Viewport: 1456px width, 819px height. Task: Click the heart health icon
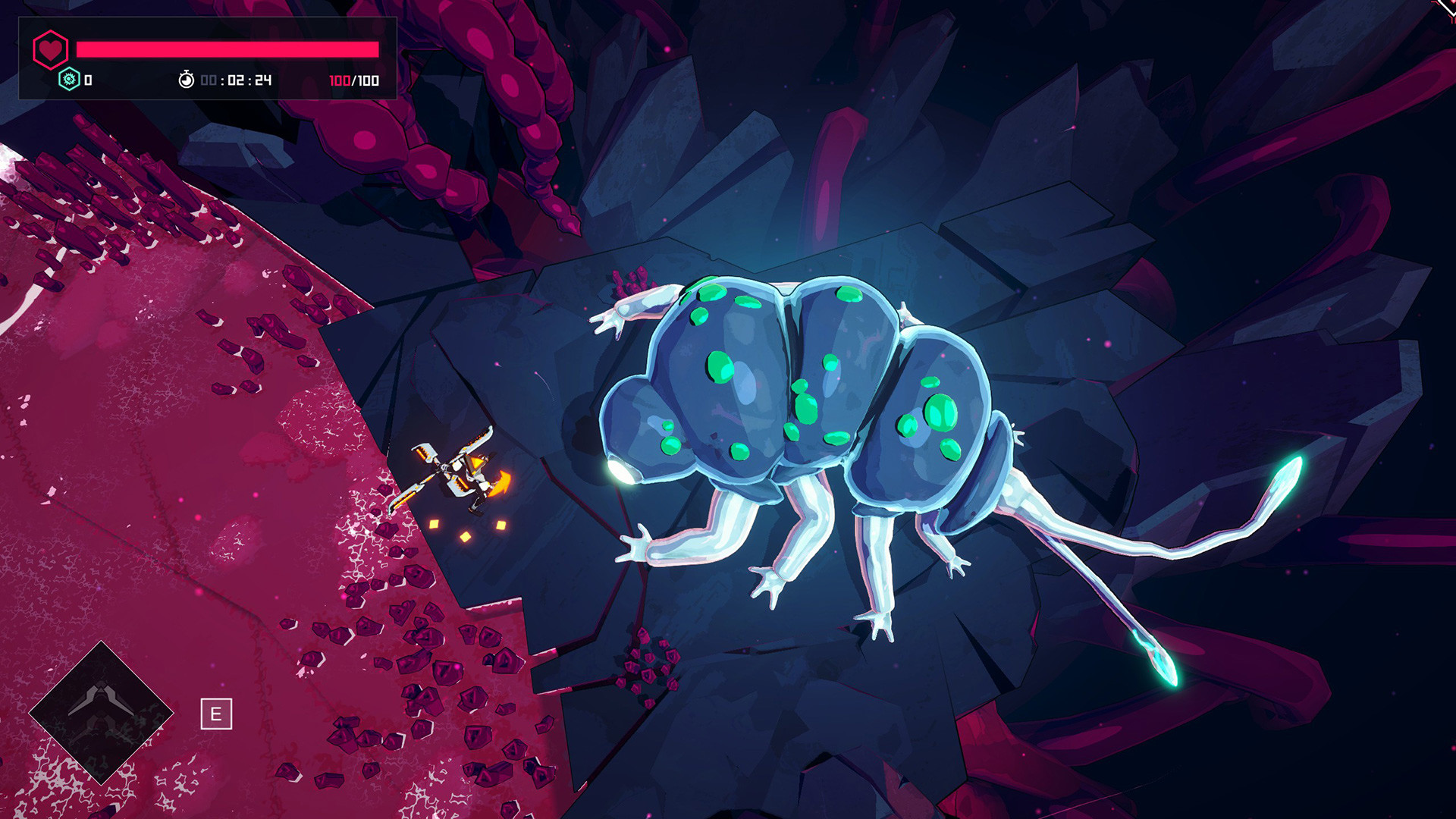(49, 49)
